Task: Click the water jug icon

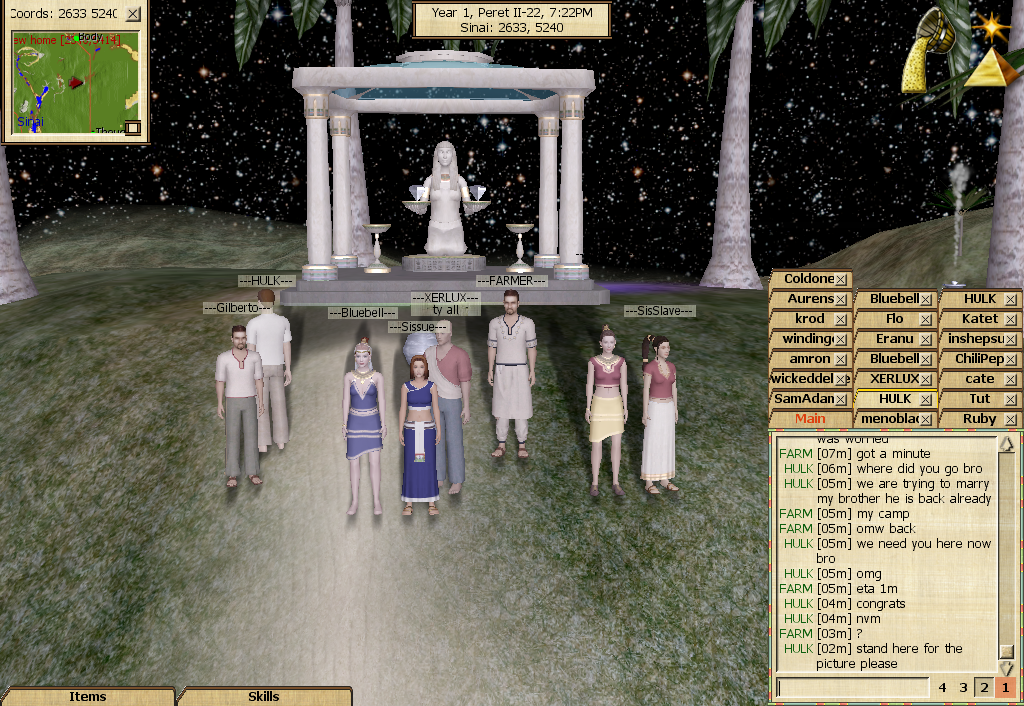Action: tap(926, 56)
